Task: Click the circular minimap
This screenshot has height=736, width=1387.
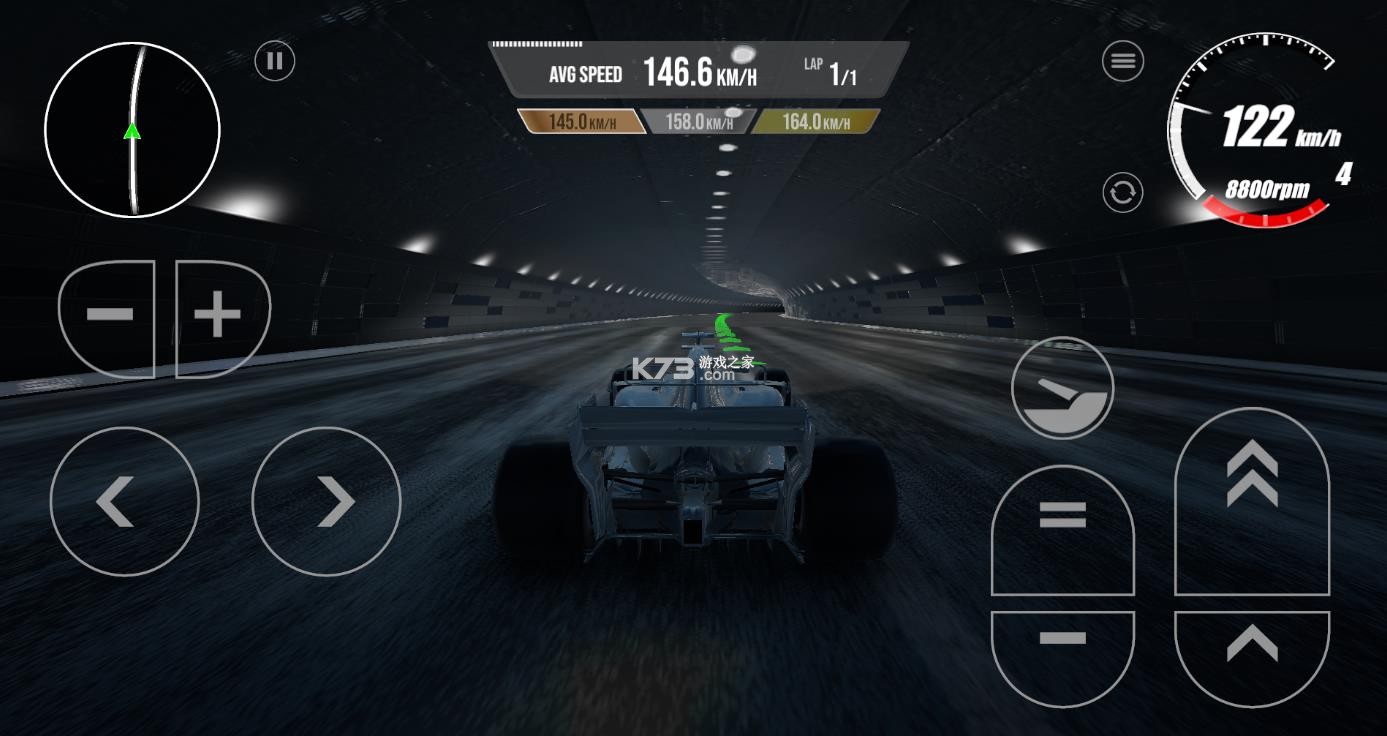Action: (131, 130)
